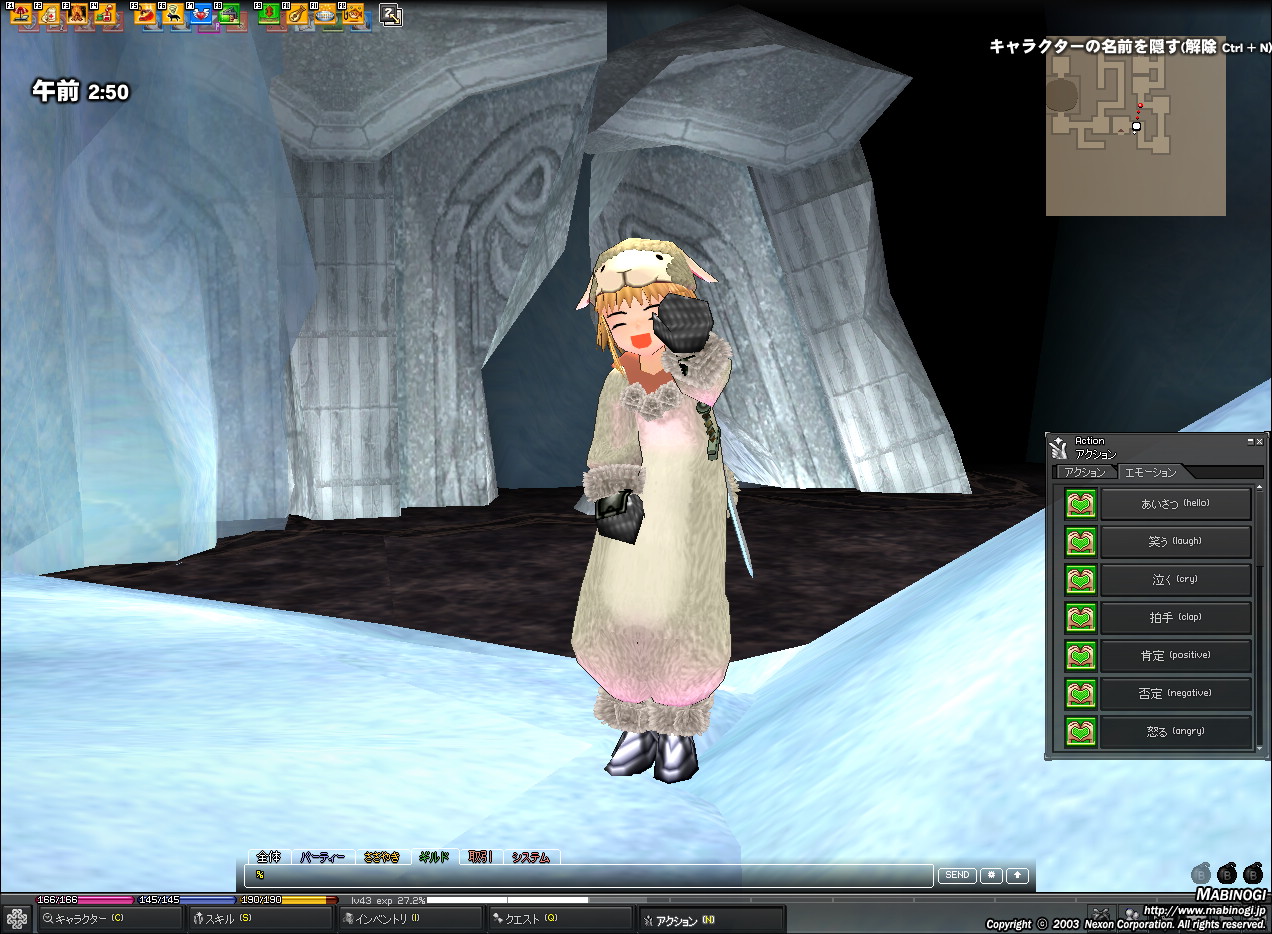Choose the 笑う (laugh) emotion
The height and width of the screenshot is (934, 1272).
coord(1175,542)
